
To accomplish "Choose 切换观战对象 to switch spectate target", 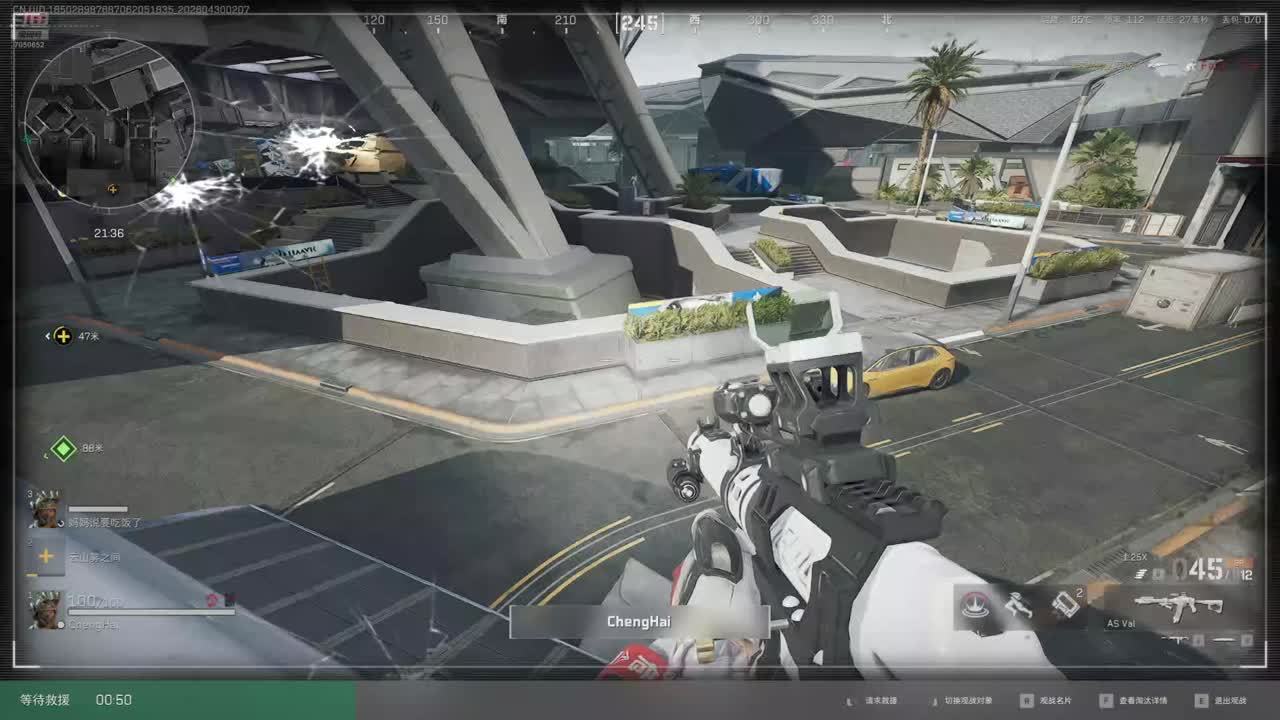I will coord(962,701).
